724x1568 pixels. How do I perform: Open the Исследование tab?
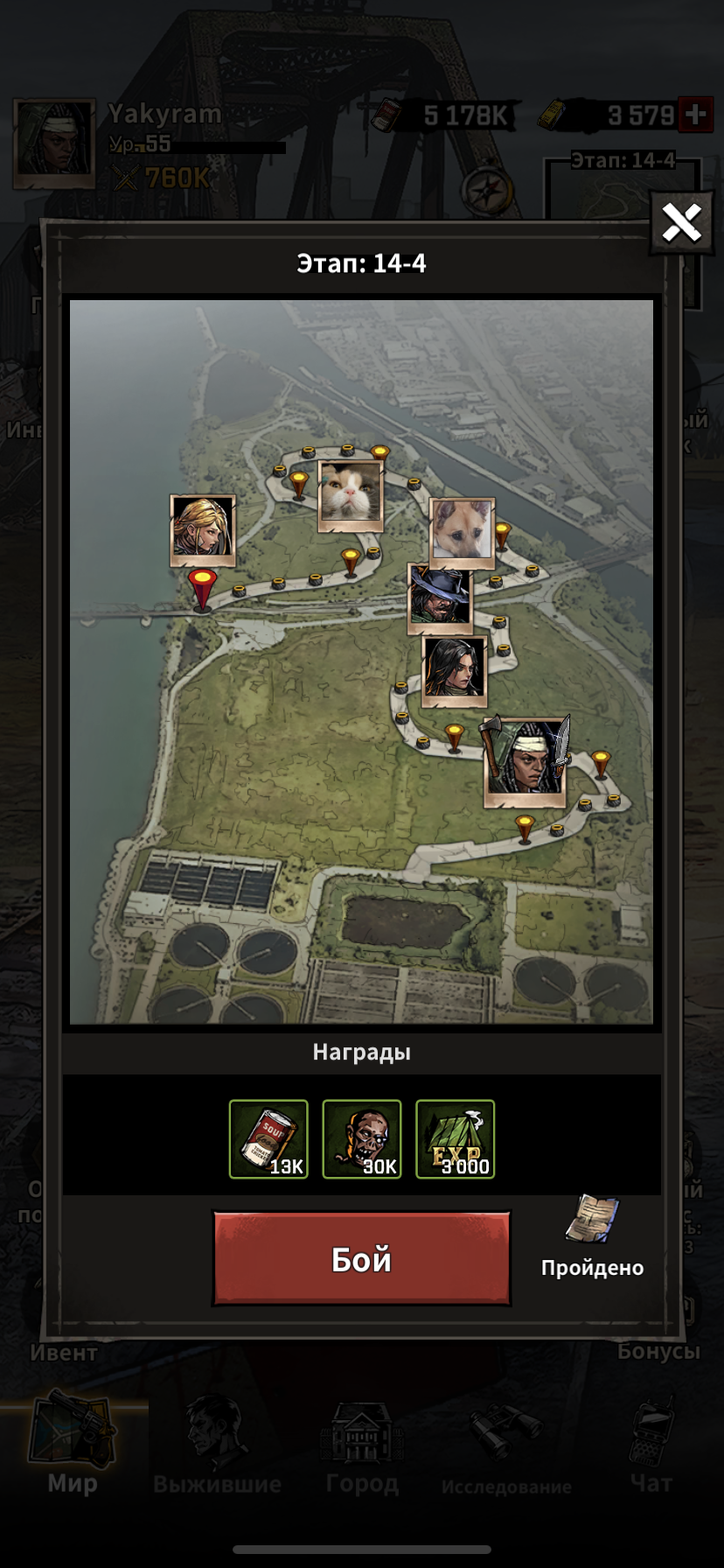(506, 1445)
